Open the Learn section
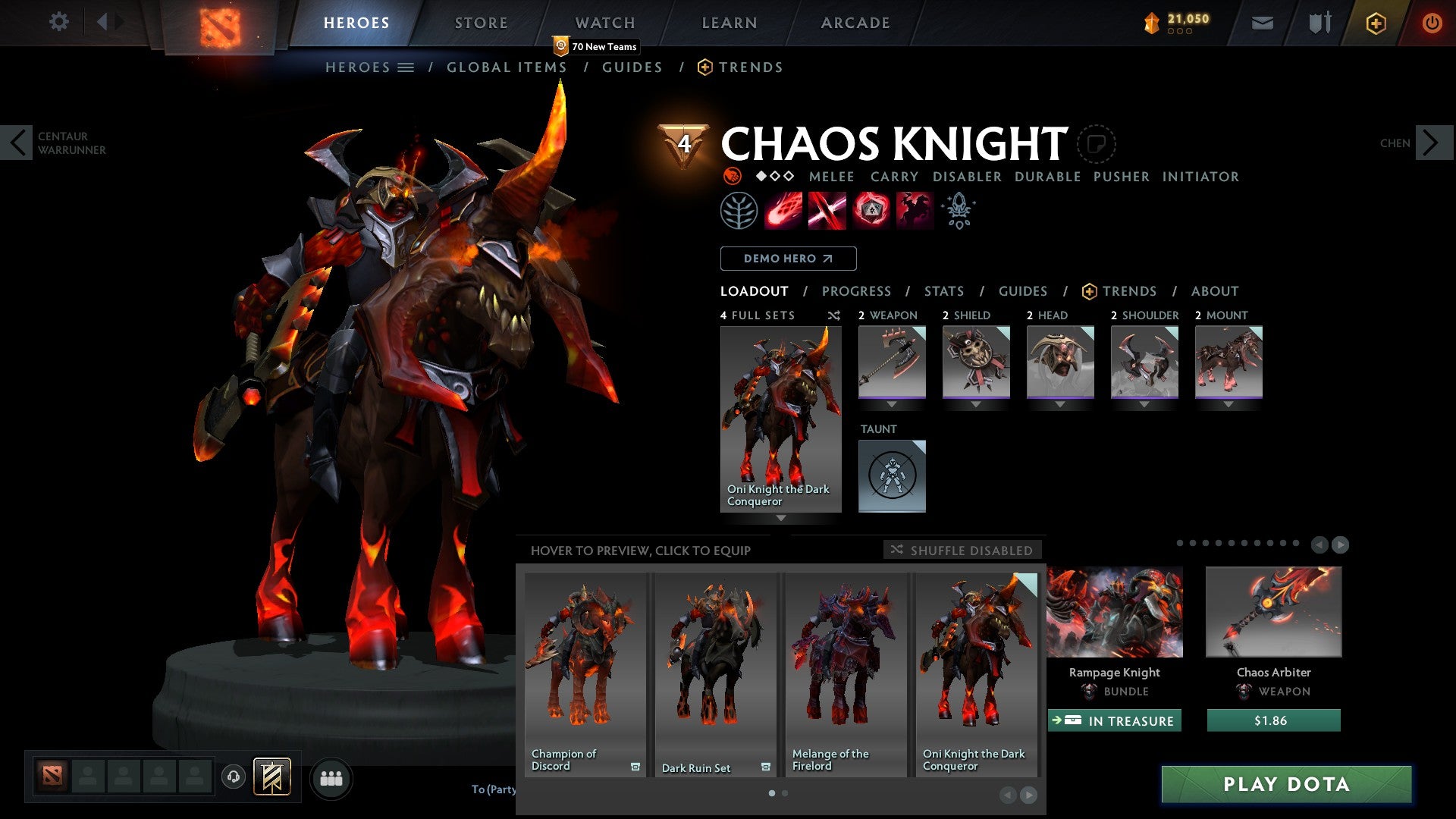Screen dimensions: 1456x819 [x=729, y=23]
